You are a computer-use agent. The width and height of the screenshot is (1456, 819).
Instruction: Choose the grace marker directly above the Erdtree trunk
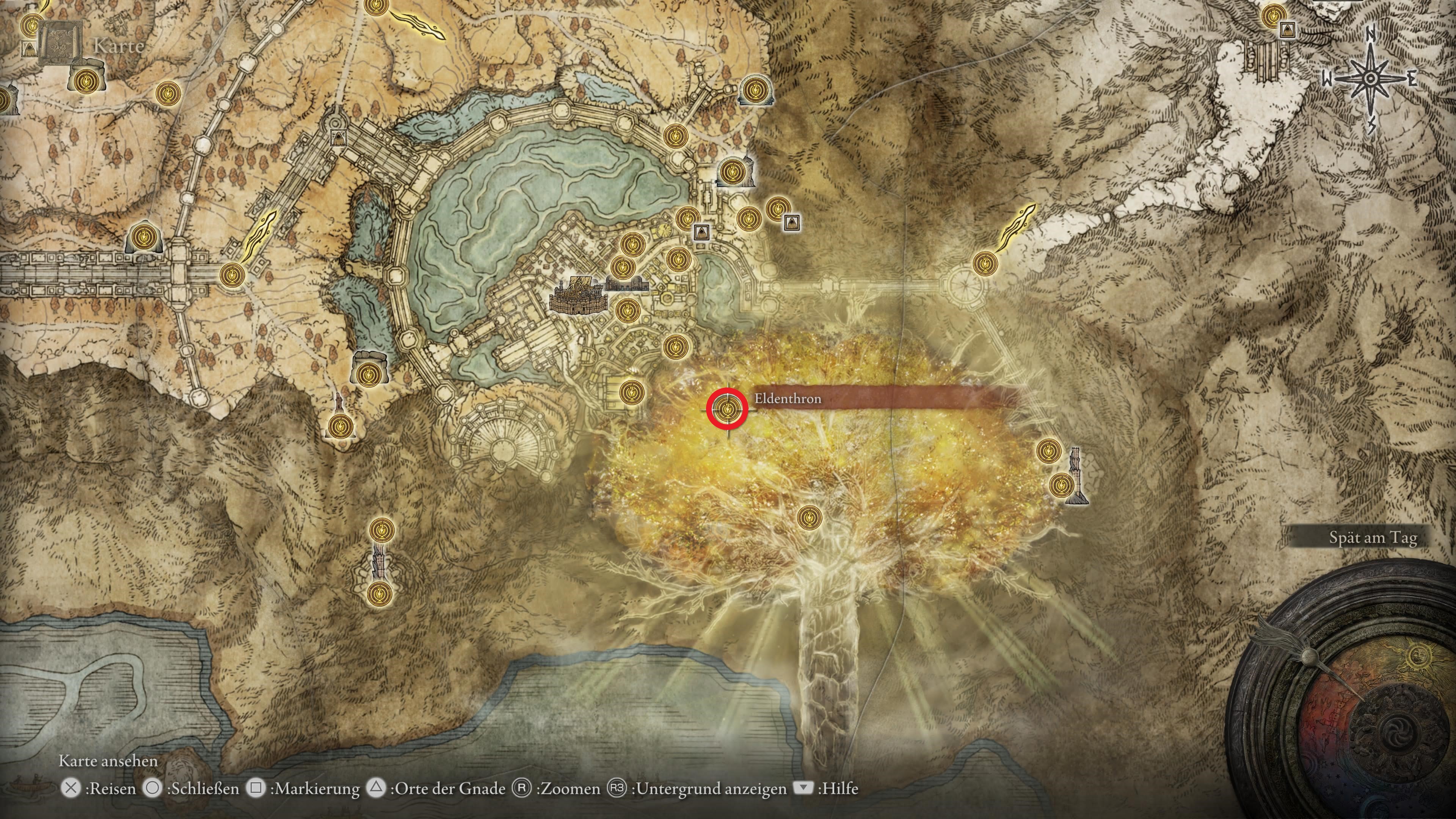coord(809,516)
